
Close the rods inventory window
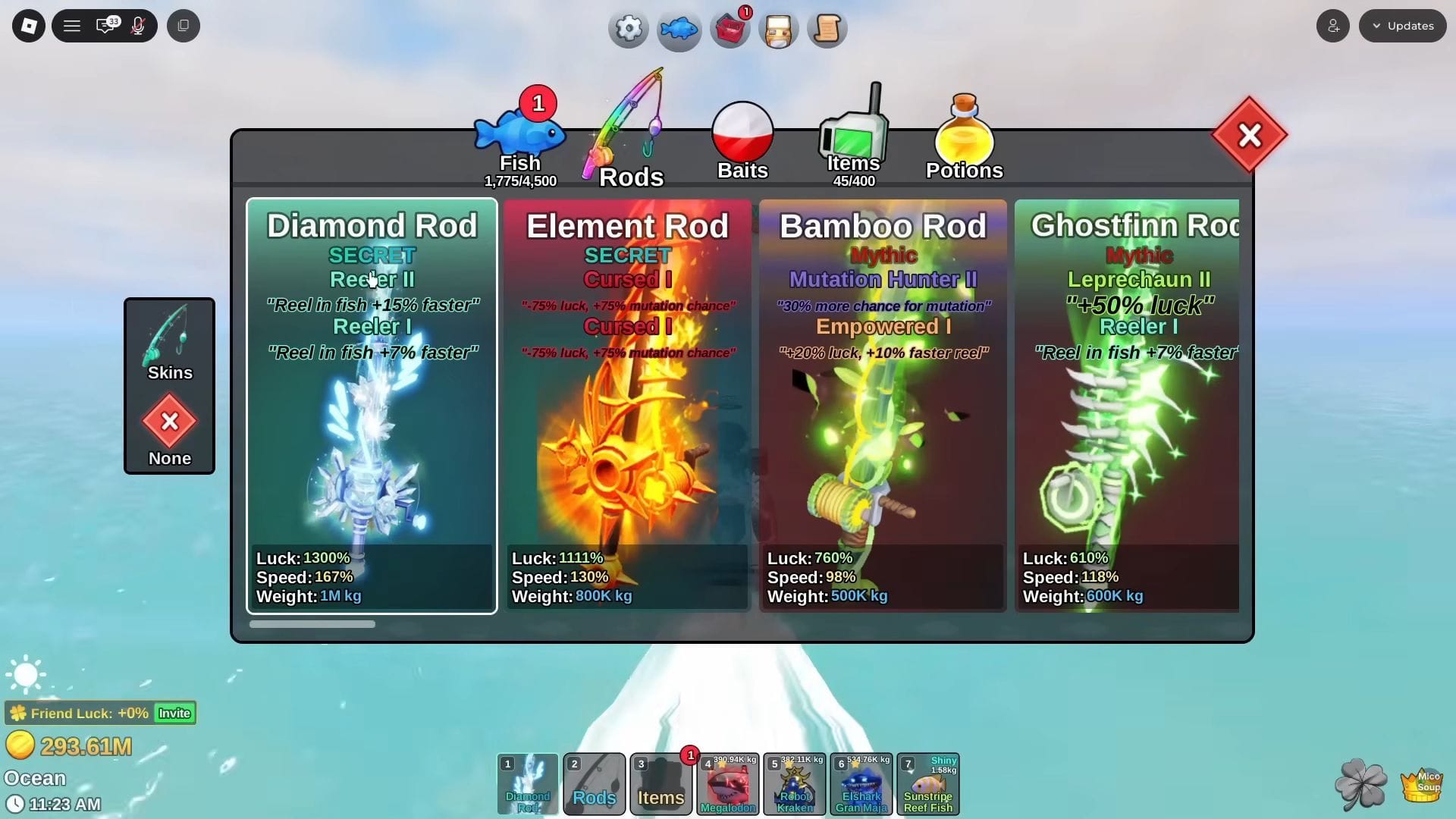click(x=1249, y=136)
